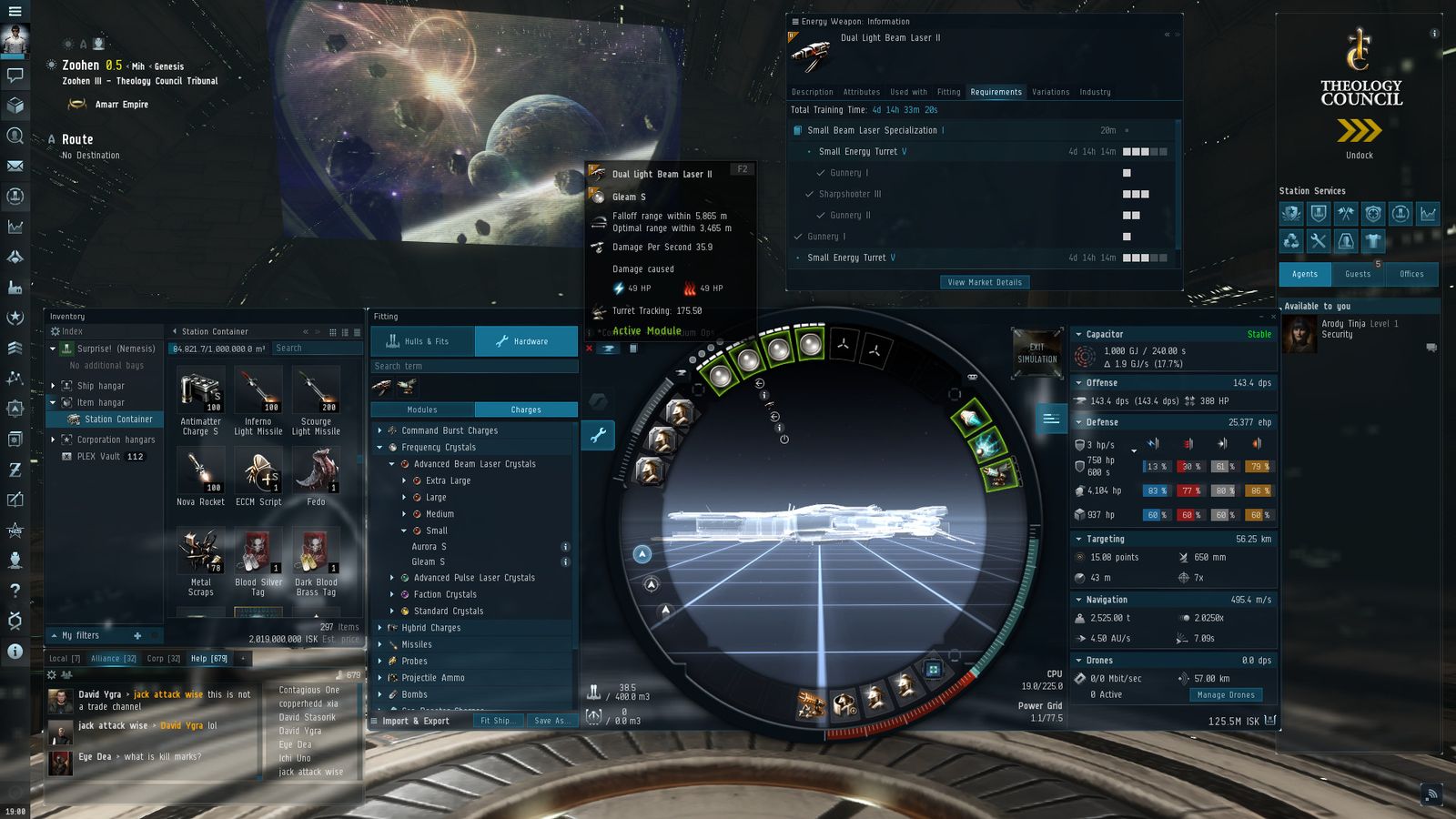
Task: Switch to the Description tab in the weapon info window
Action: tap(813, 92)
